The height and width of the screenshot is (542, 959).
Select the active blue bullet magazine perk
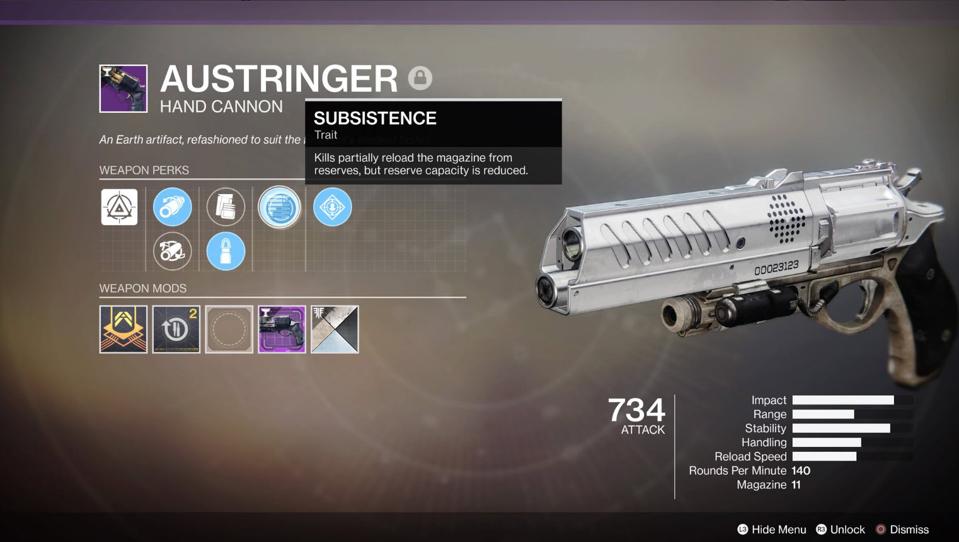tap(225, 251)
